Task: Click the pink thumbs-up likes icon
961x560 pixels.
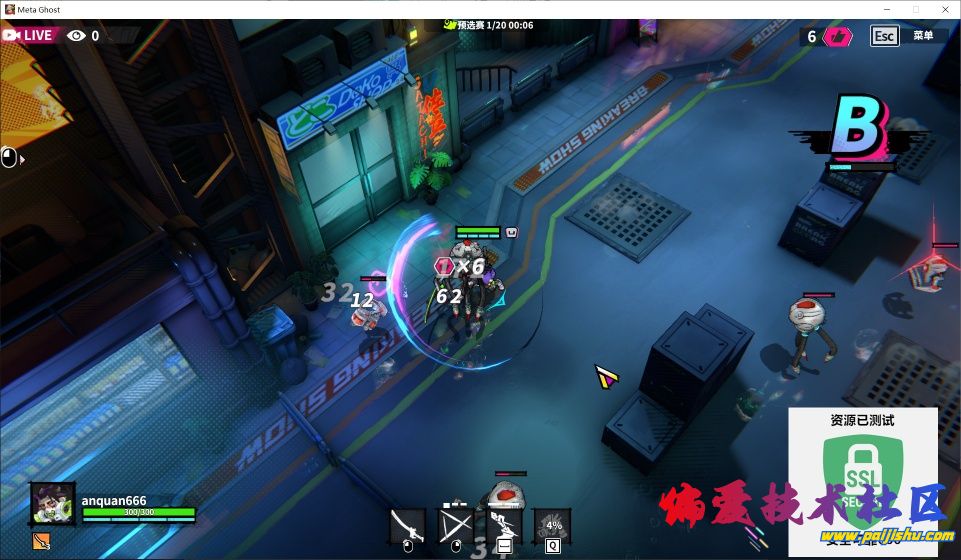Action: click(x=838, y=37)
